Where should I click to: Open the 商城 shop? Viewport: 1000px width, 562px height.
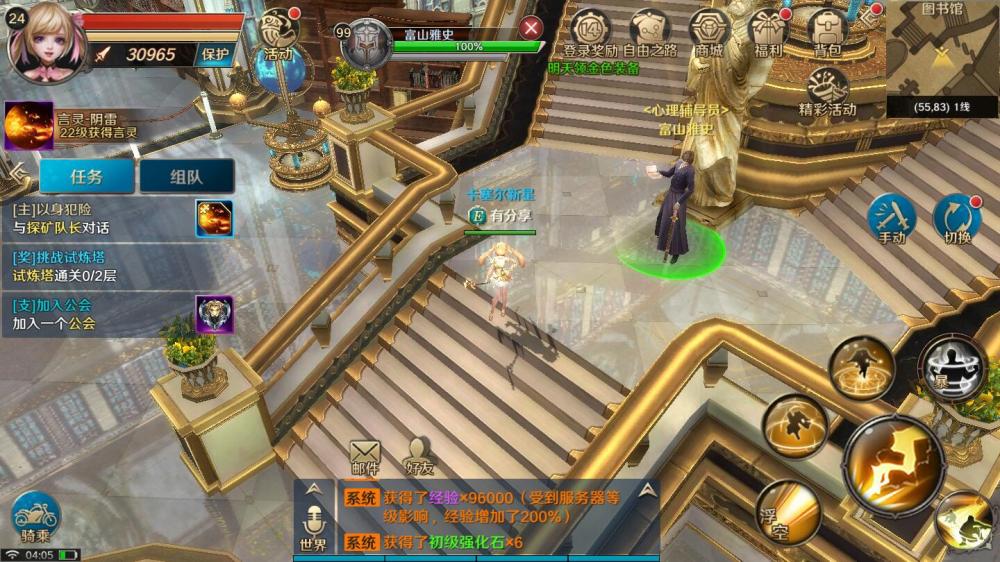[709, 31]
